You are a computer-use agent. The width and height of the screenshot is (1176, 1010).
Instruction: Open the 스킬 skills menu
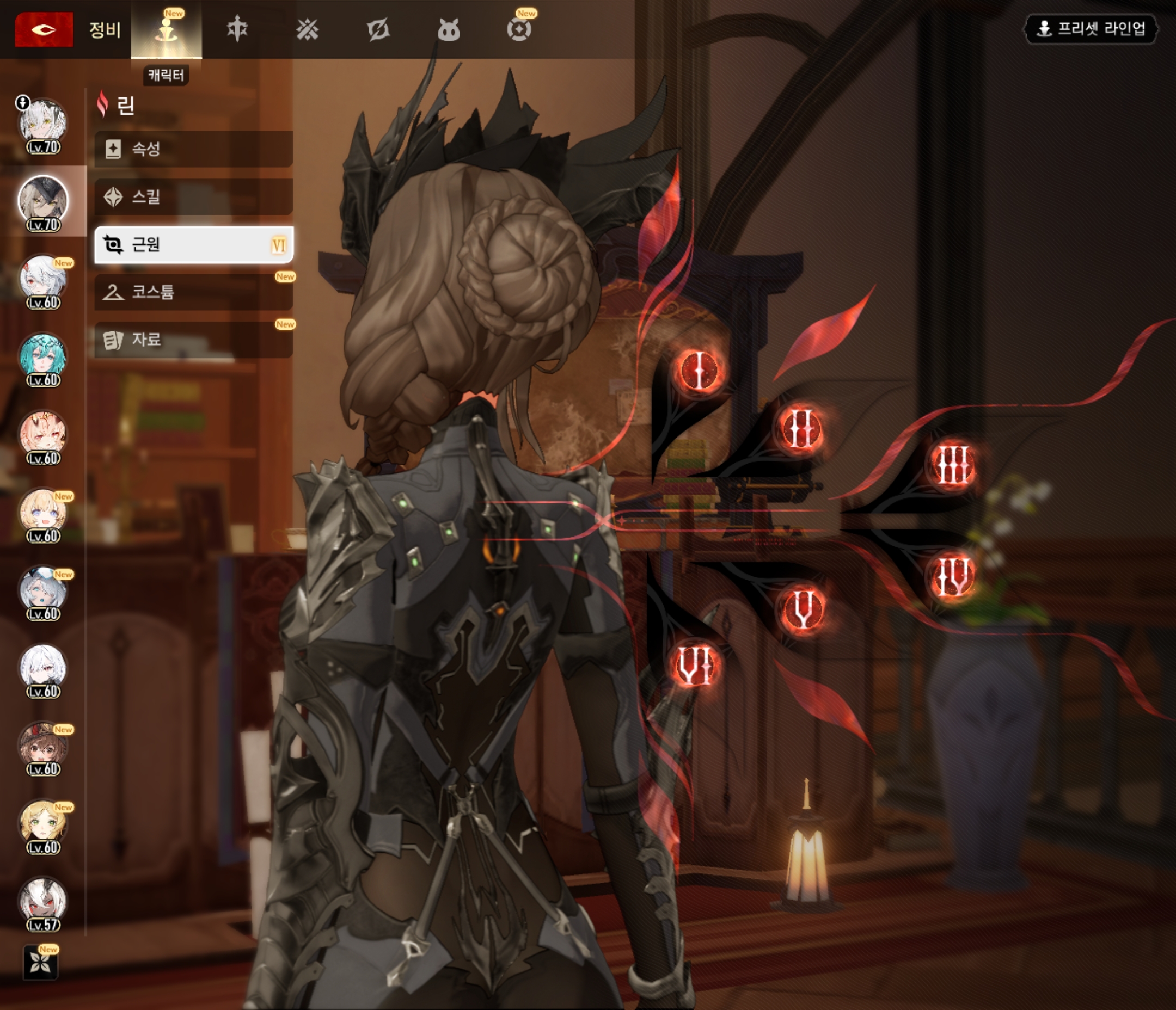[x=193, y=197]
